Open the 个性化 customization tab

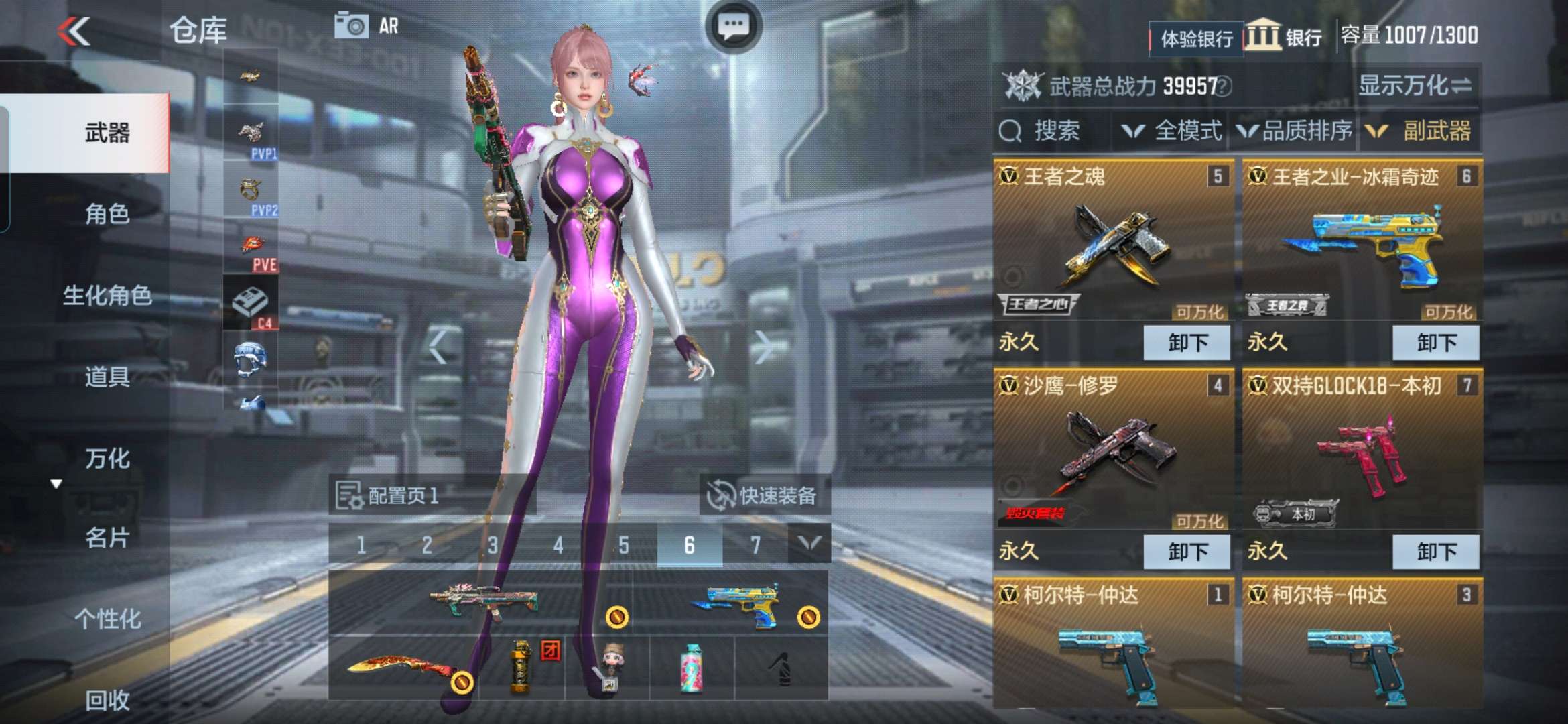[107, 619]
